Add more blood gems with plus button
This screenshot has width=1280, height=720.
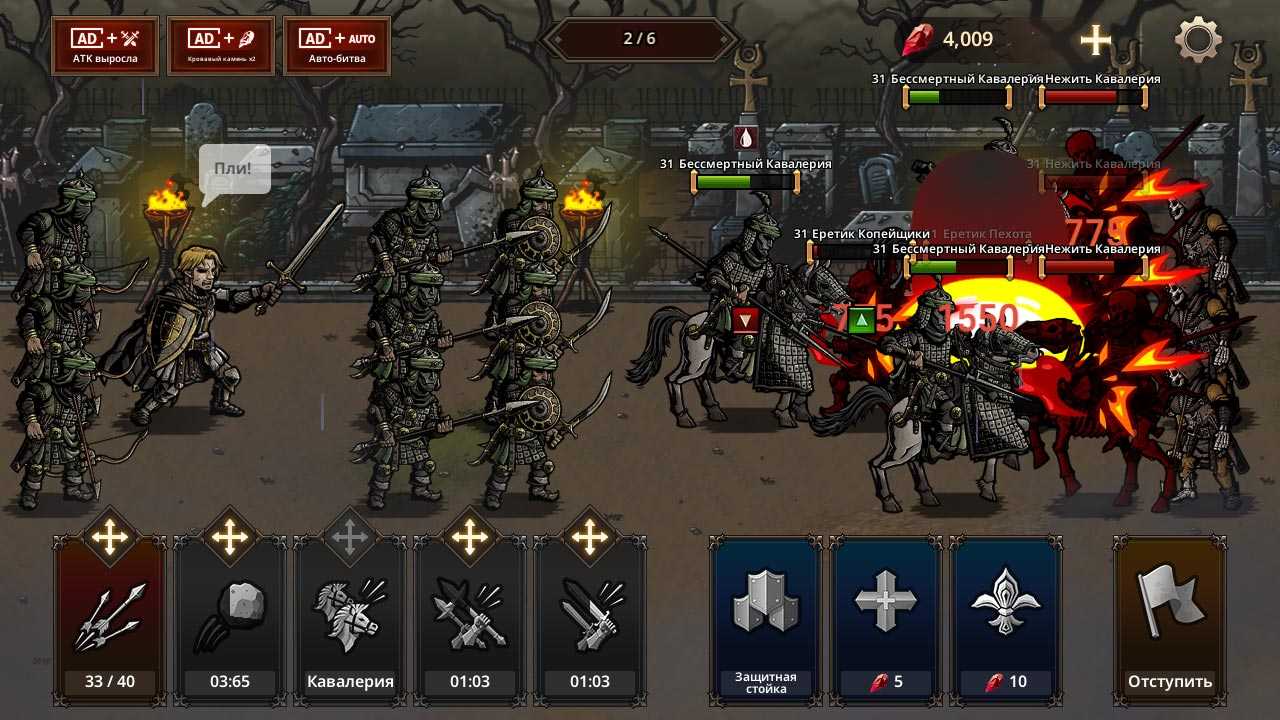pos(1096,41)
